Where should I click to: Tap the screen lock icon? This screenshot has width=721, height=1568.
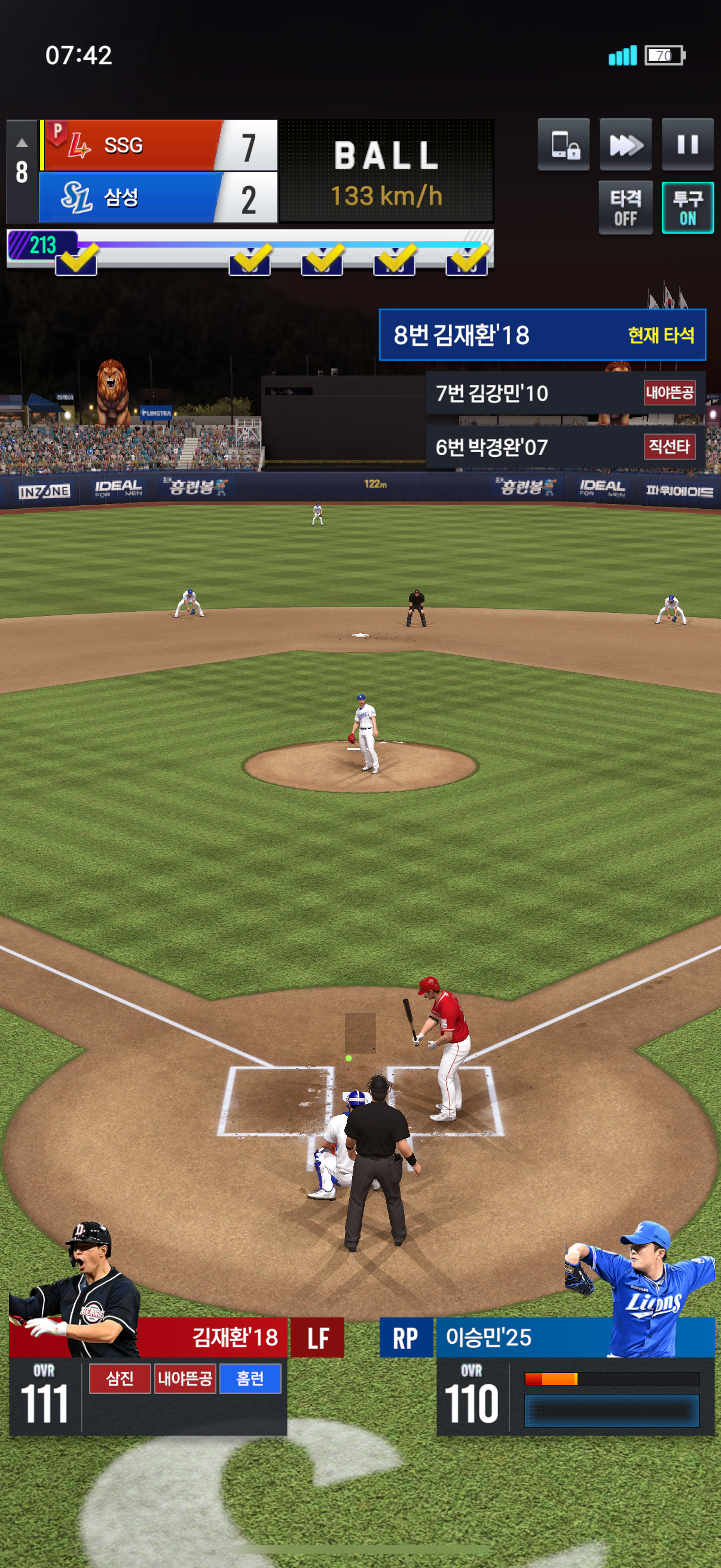click(563, 144)
